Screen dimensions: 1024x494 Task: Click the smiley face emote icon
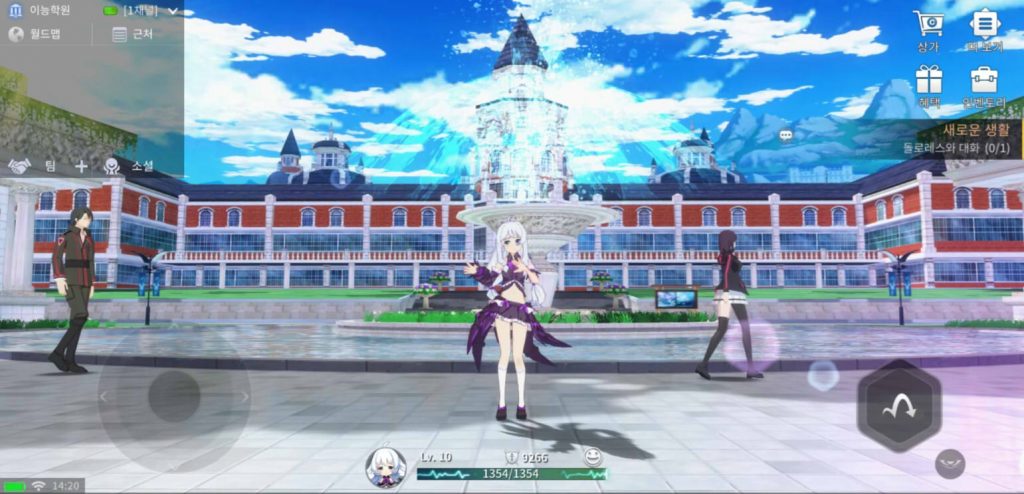coord(593,456)
